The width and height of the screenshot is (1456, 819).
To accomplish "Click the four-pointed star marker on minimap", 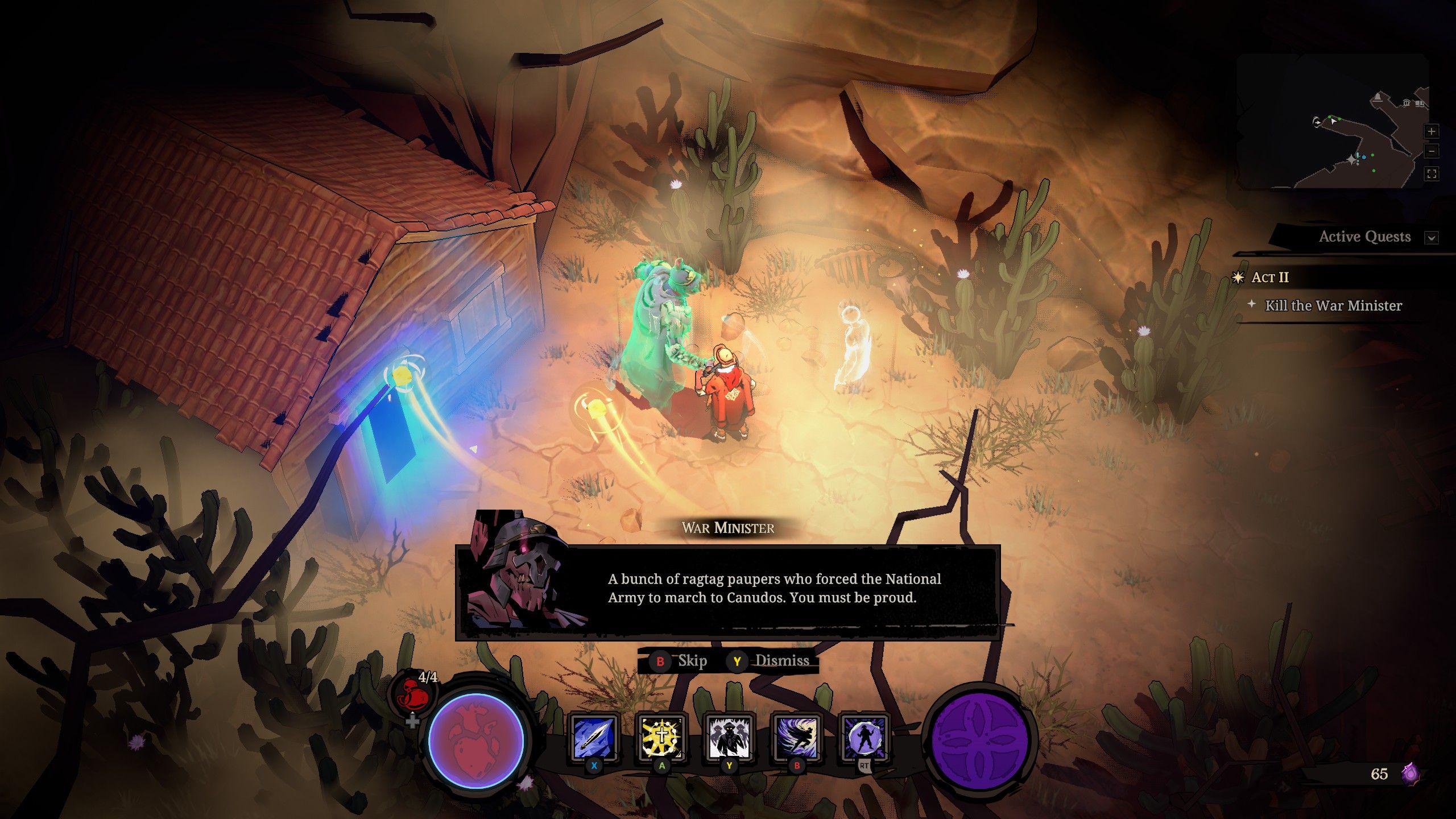I will tap(1352, 160).
